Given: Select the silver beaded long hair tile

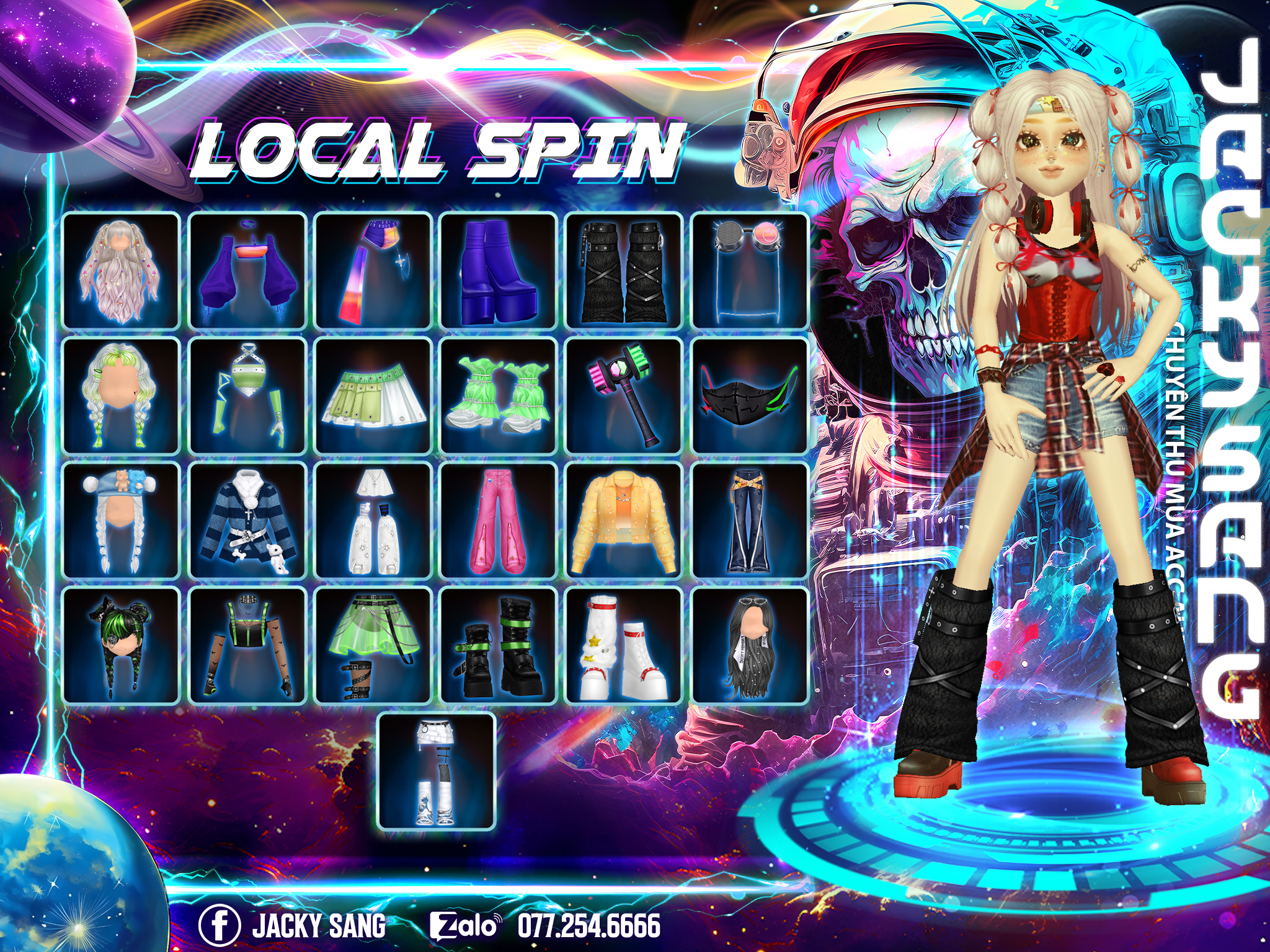Looking at the screenshot, I should pos(122,270).
